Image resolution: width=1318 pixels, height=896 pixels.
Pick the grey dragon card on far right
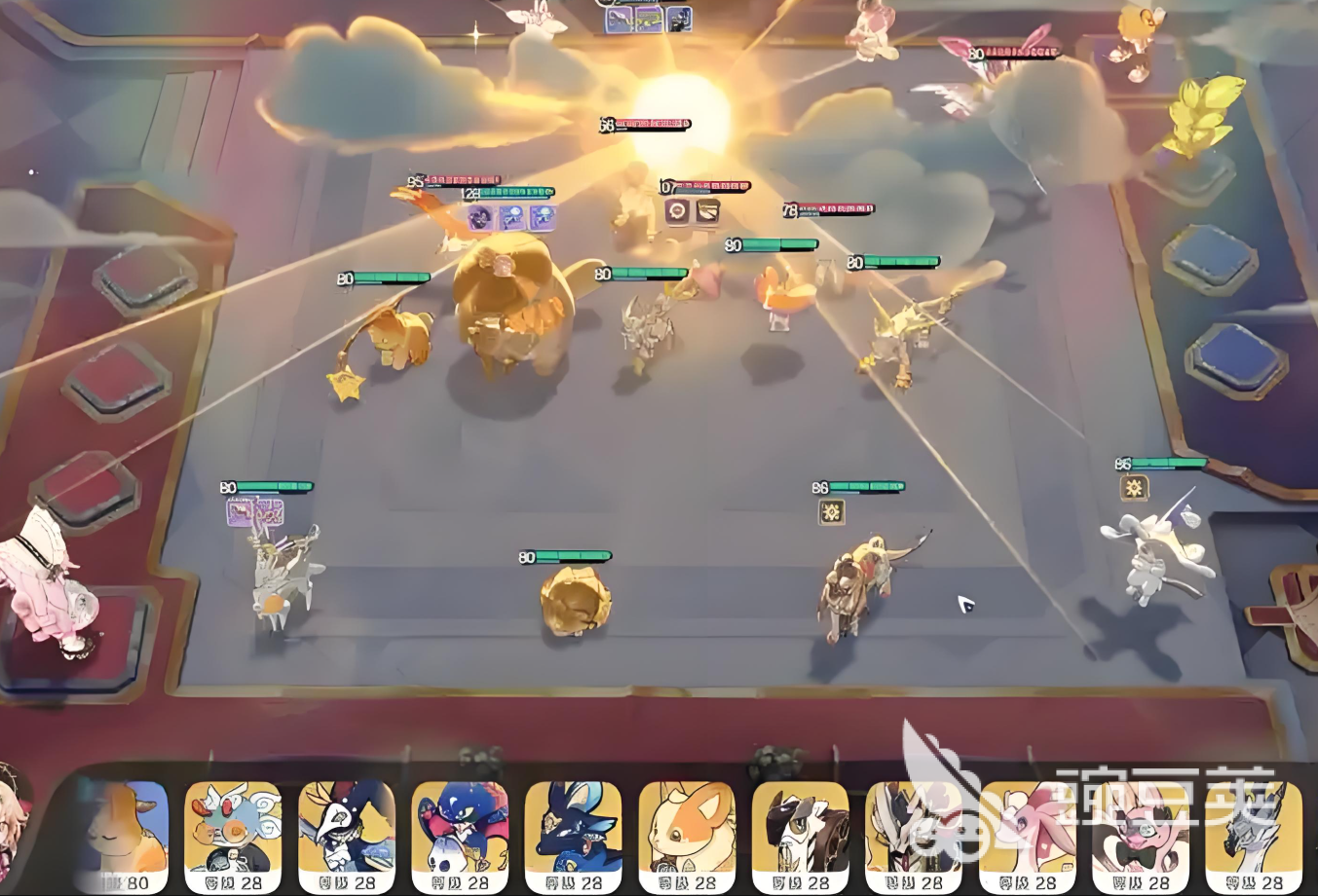(1254, 836)
